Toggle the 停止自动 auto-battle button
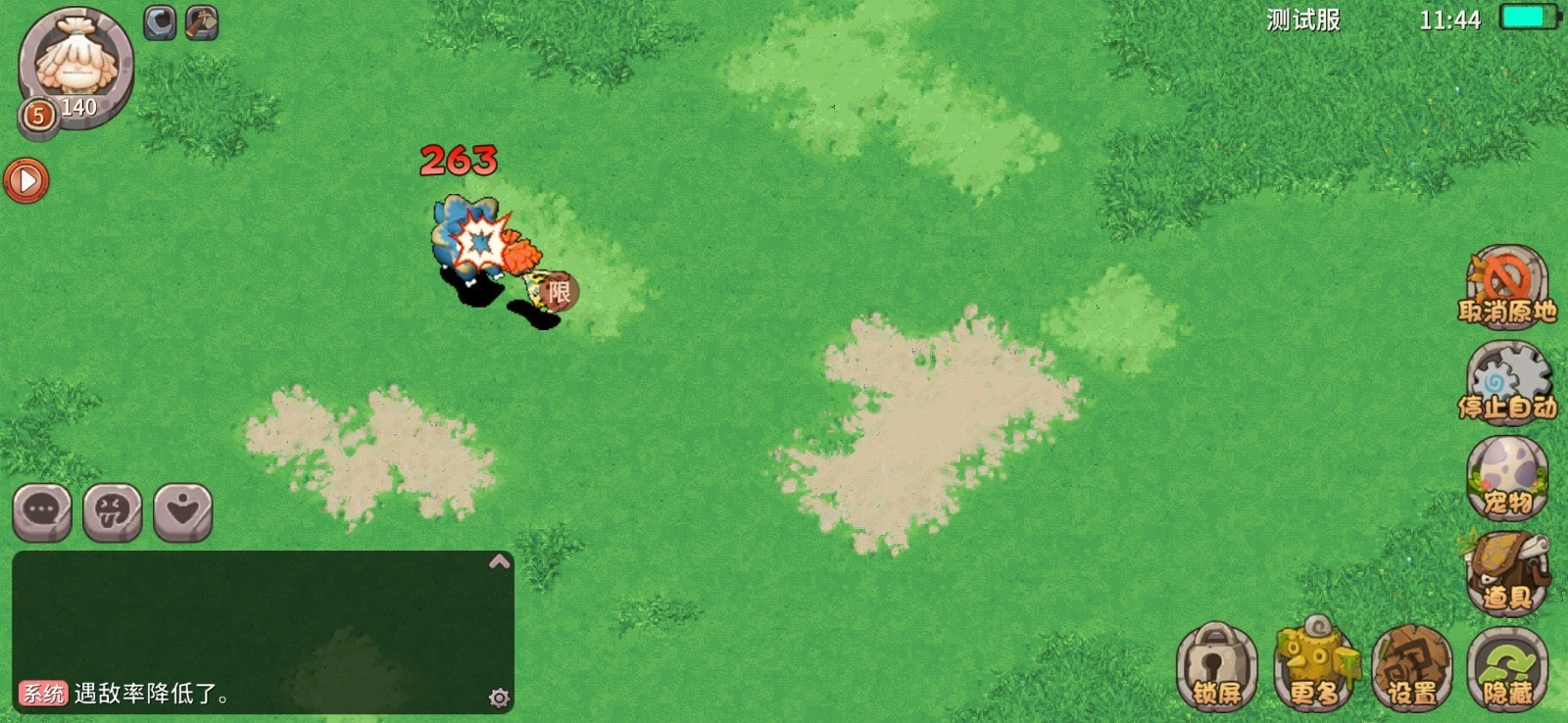 (1506, 382)
